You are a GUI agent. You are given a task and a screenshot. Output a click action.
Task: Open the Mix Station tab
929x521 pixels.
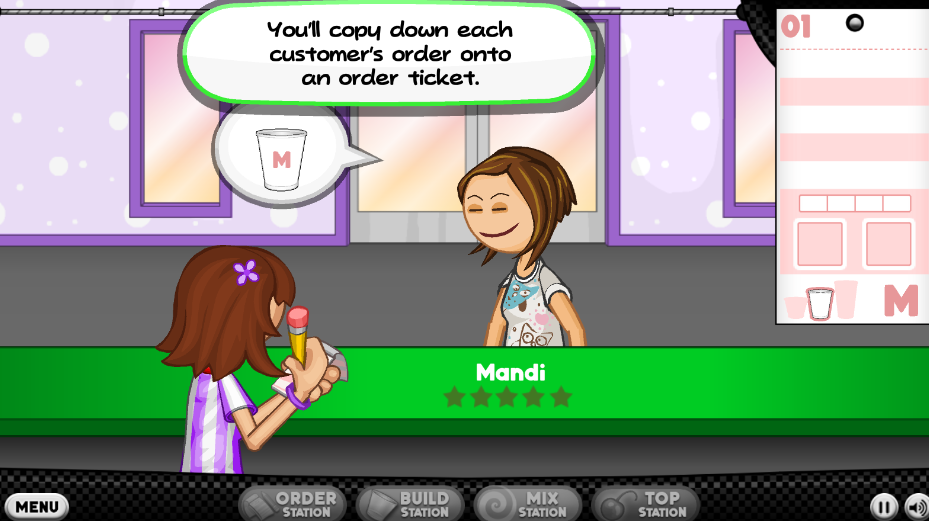click(528, 504)
